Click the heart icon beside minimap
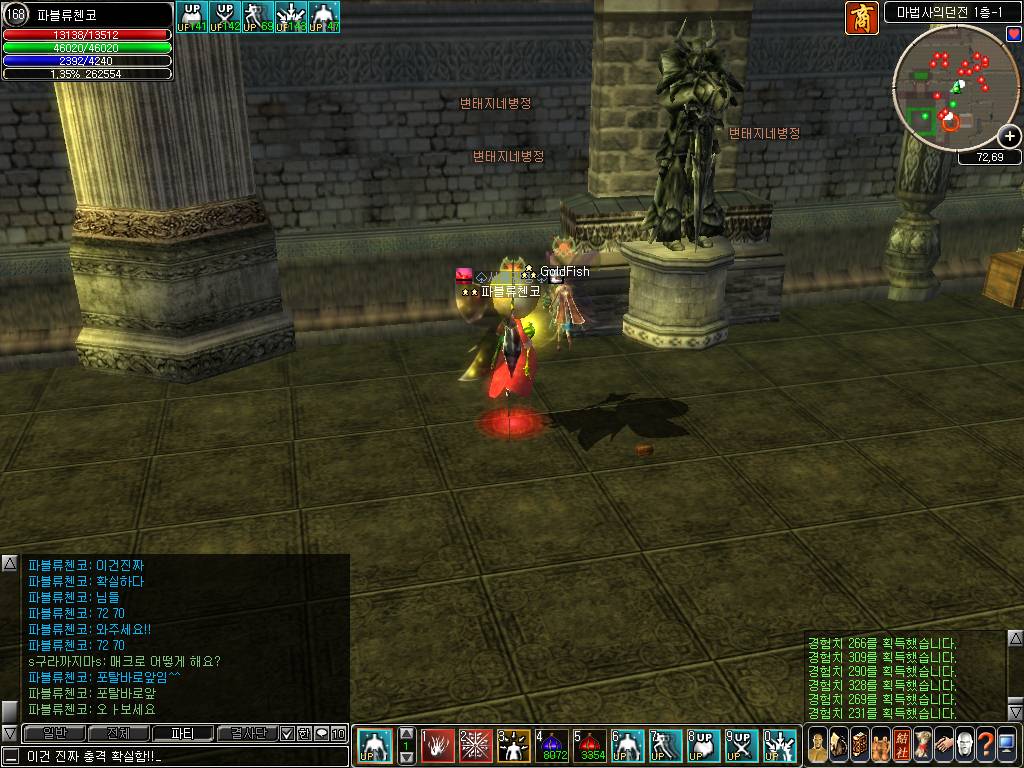This screenshot has height=768, width=1024. (x=1012, y=33)
